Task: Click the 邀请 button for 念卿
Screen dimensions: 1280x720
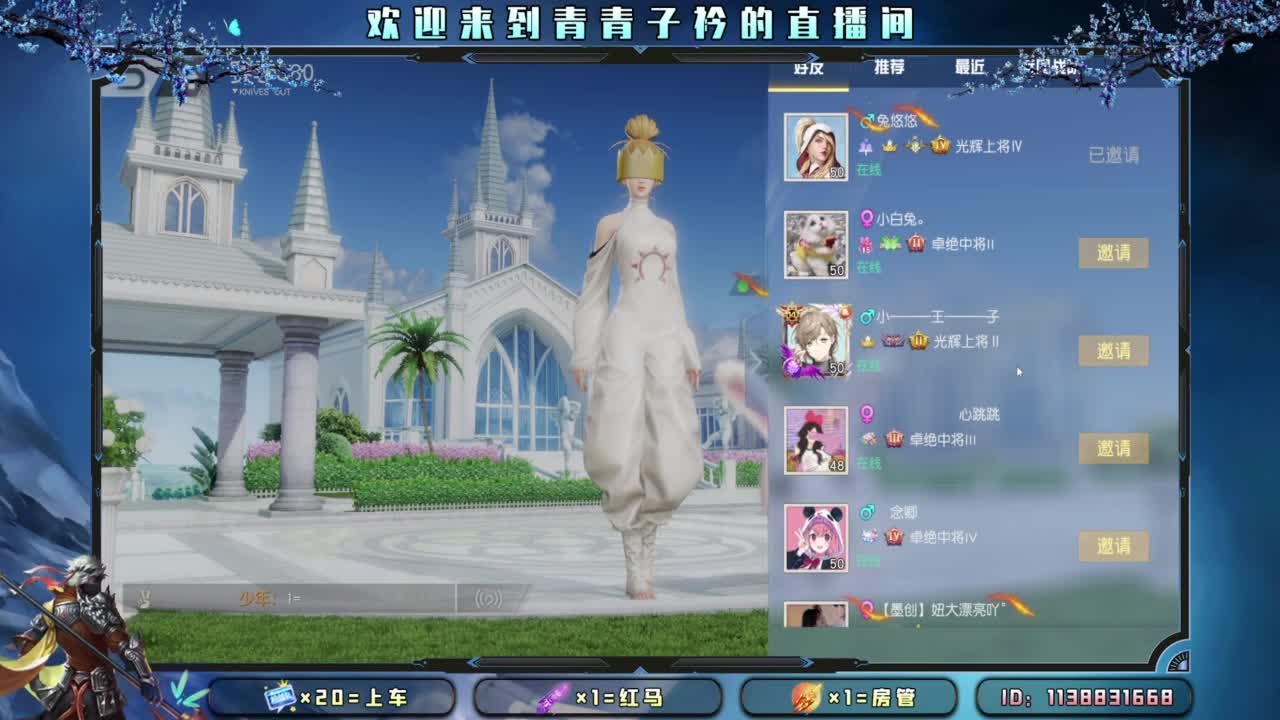Action: [x=1116, y=545]
